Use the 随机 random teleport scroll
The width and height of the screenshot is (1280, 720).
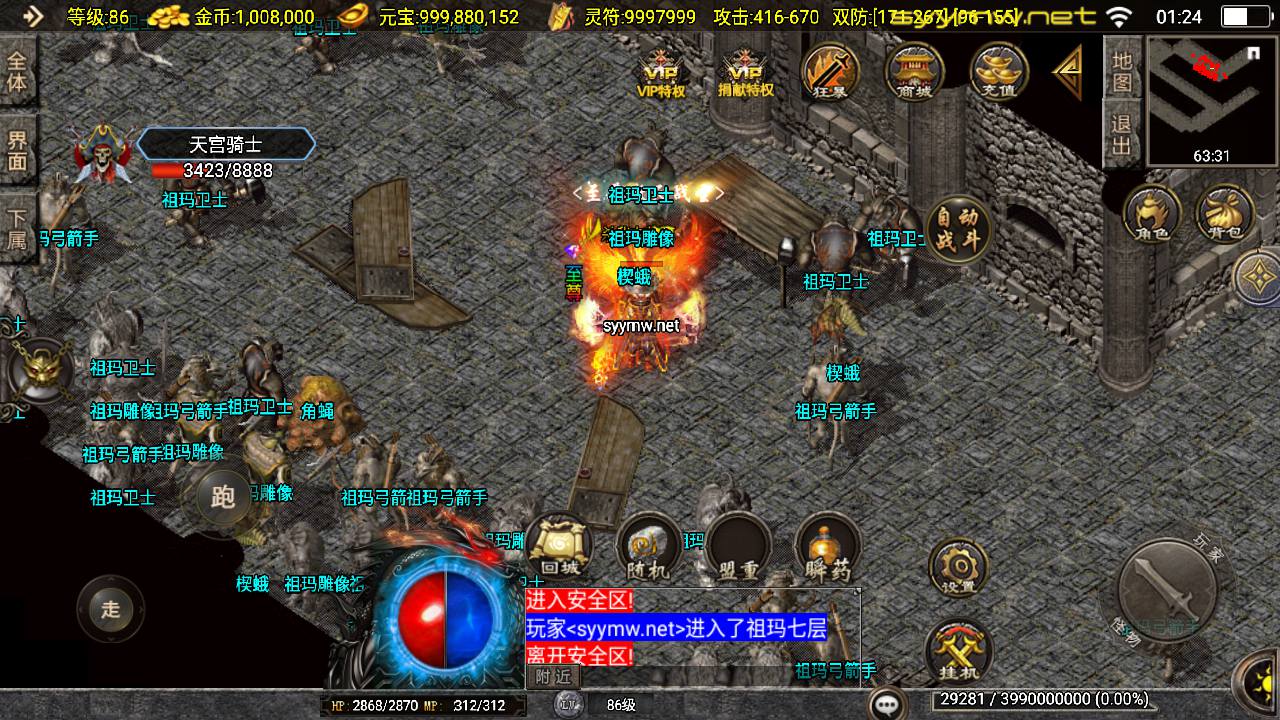649,547
